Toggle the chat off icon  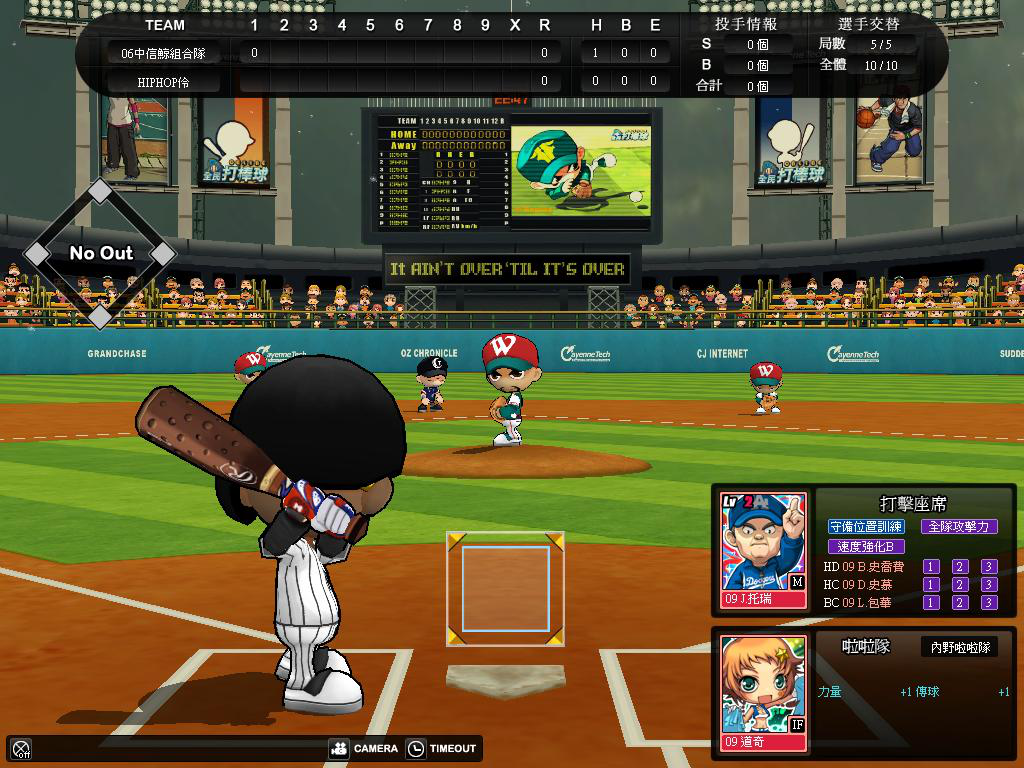pos(21,748)
